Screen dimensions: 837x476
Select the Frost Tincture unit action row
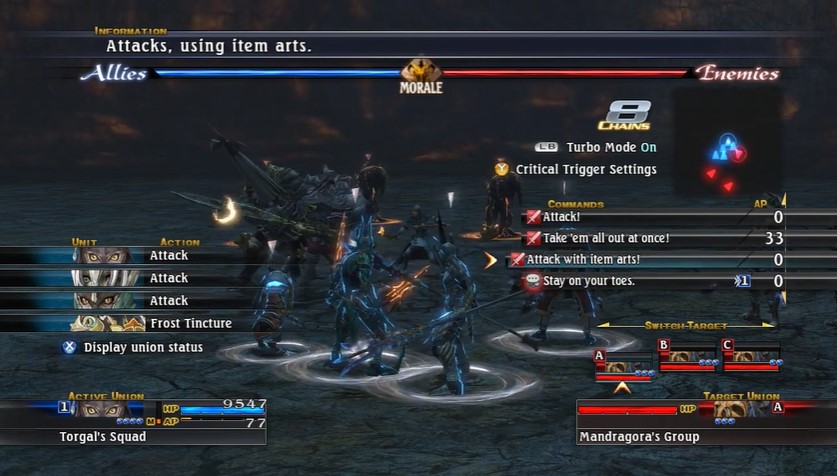[x=150, y=323]
